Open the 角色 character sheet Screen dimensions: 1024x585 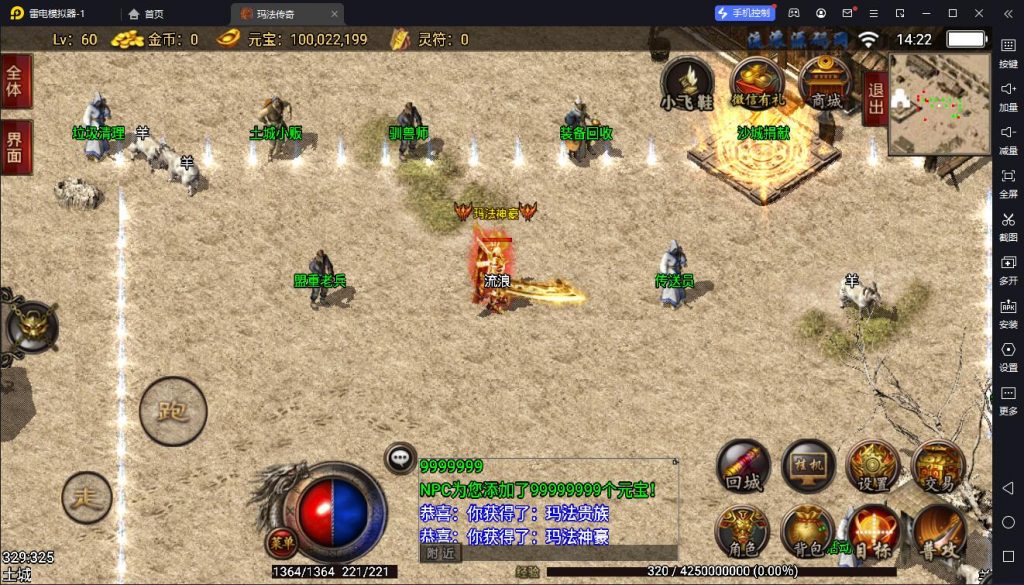coord(743,532)
